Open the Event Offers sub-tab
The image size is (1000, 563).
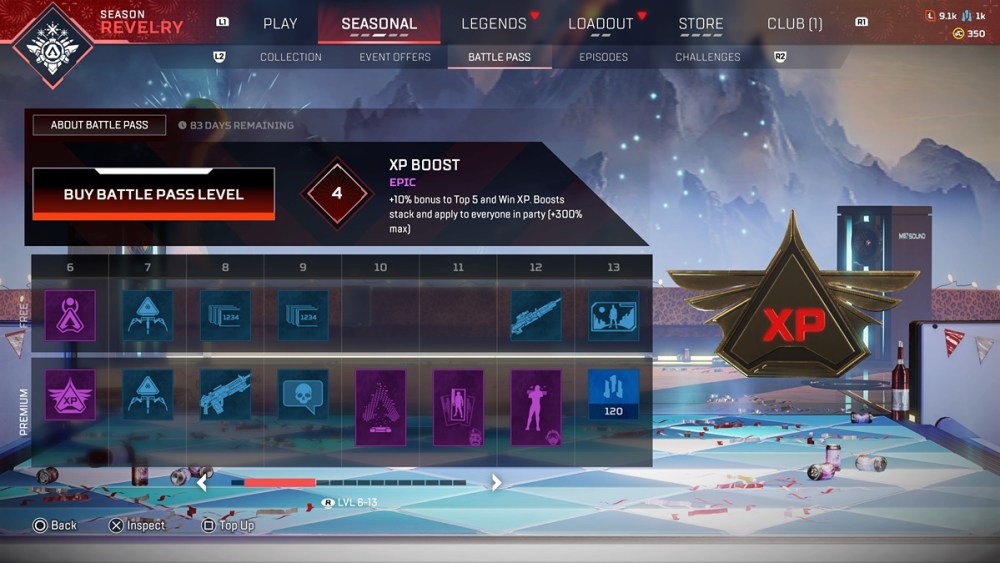397,57
